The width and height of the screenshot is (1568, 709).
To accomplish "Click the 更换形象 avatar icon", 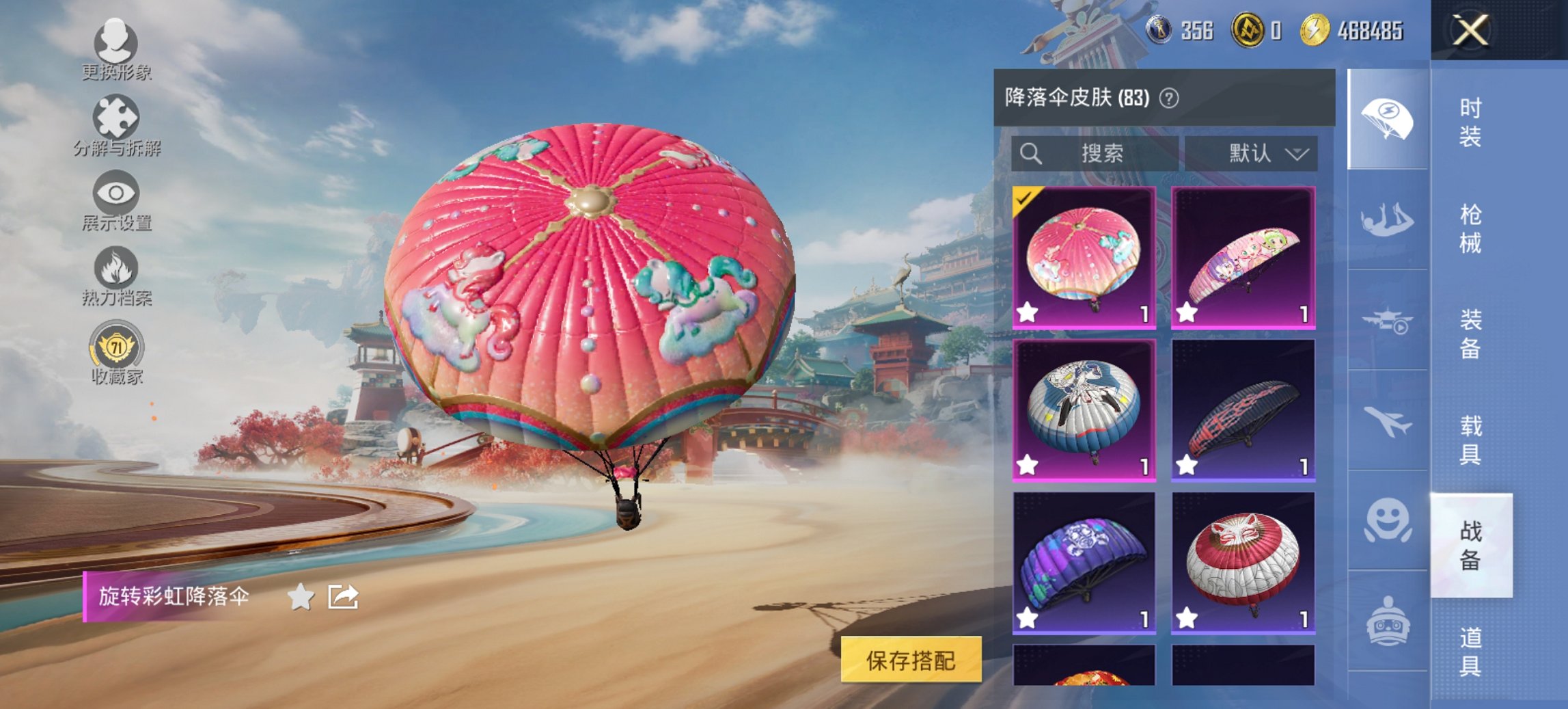I will point(116,44).
